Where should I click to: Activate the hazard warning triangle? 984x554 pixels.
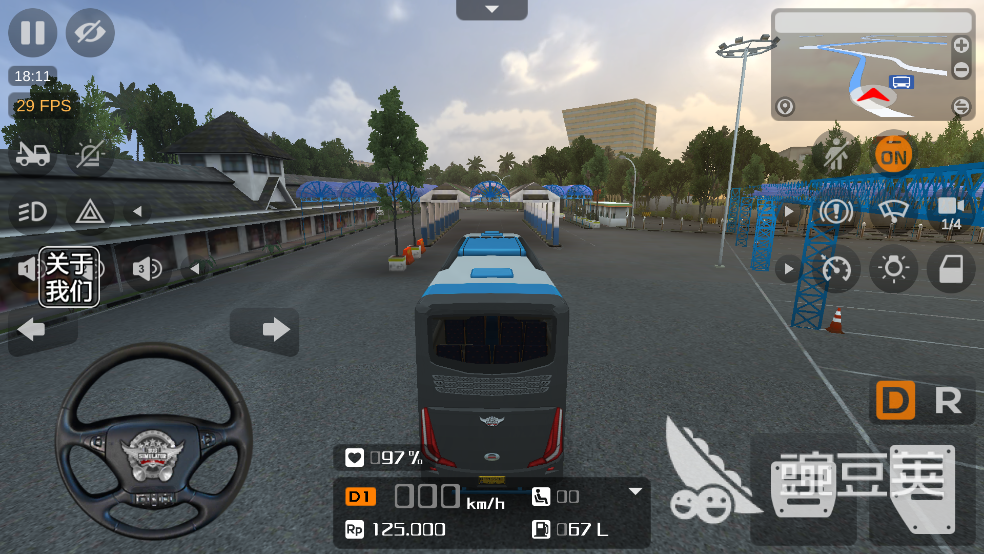point(90,211)
